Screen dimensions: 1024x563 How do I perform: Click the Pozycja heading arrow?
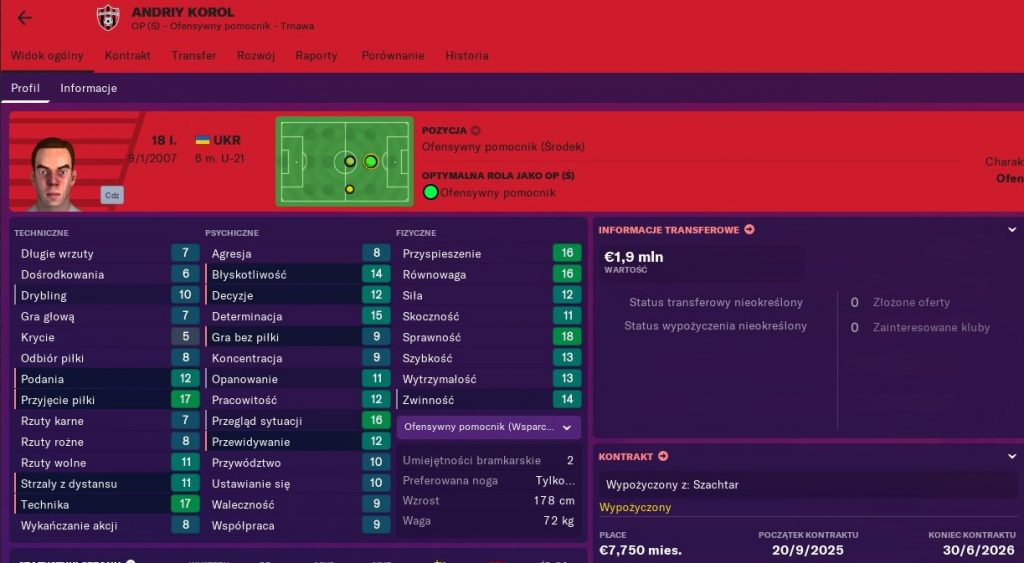[x=476, y=130]
